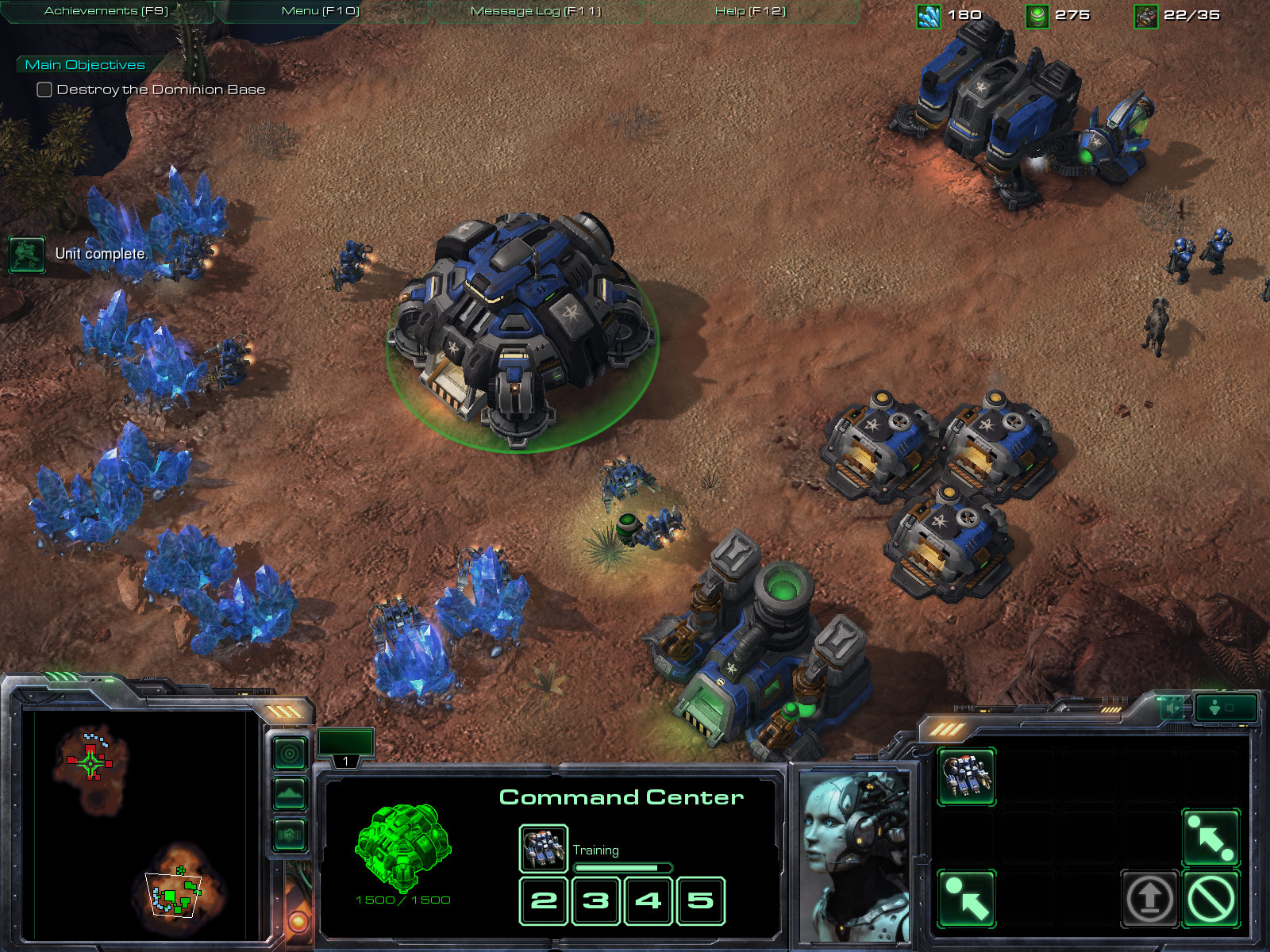The width and height of the screenshot is (1270, 952).
Task: Click the adjutant portrait
Action: (853, 853)
